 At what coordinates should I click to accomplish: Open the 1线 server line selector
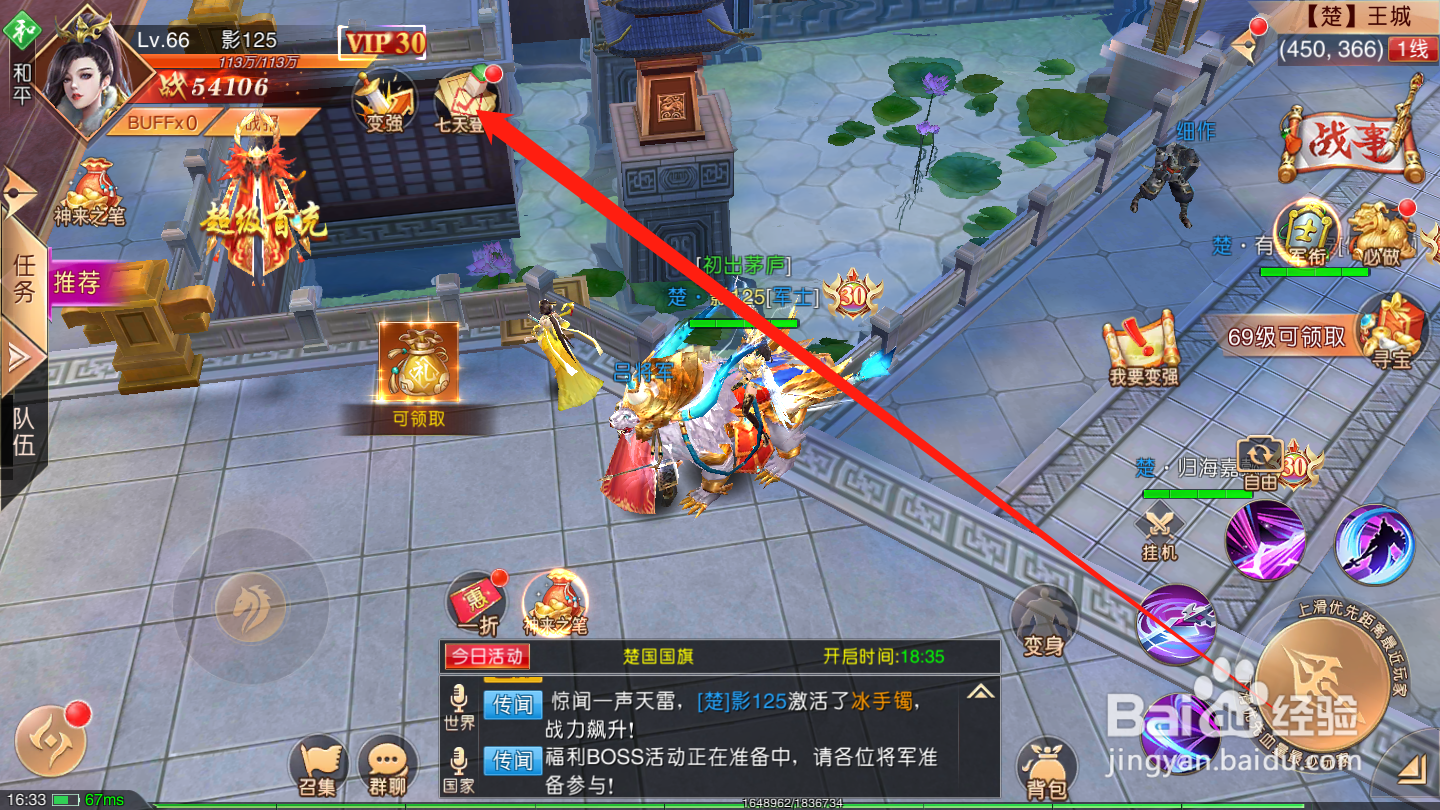[1413, 47]
